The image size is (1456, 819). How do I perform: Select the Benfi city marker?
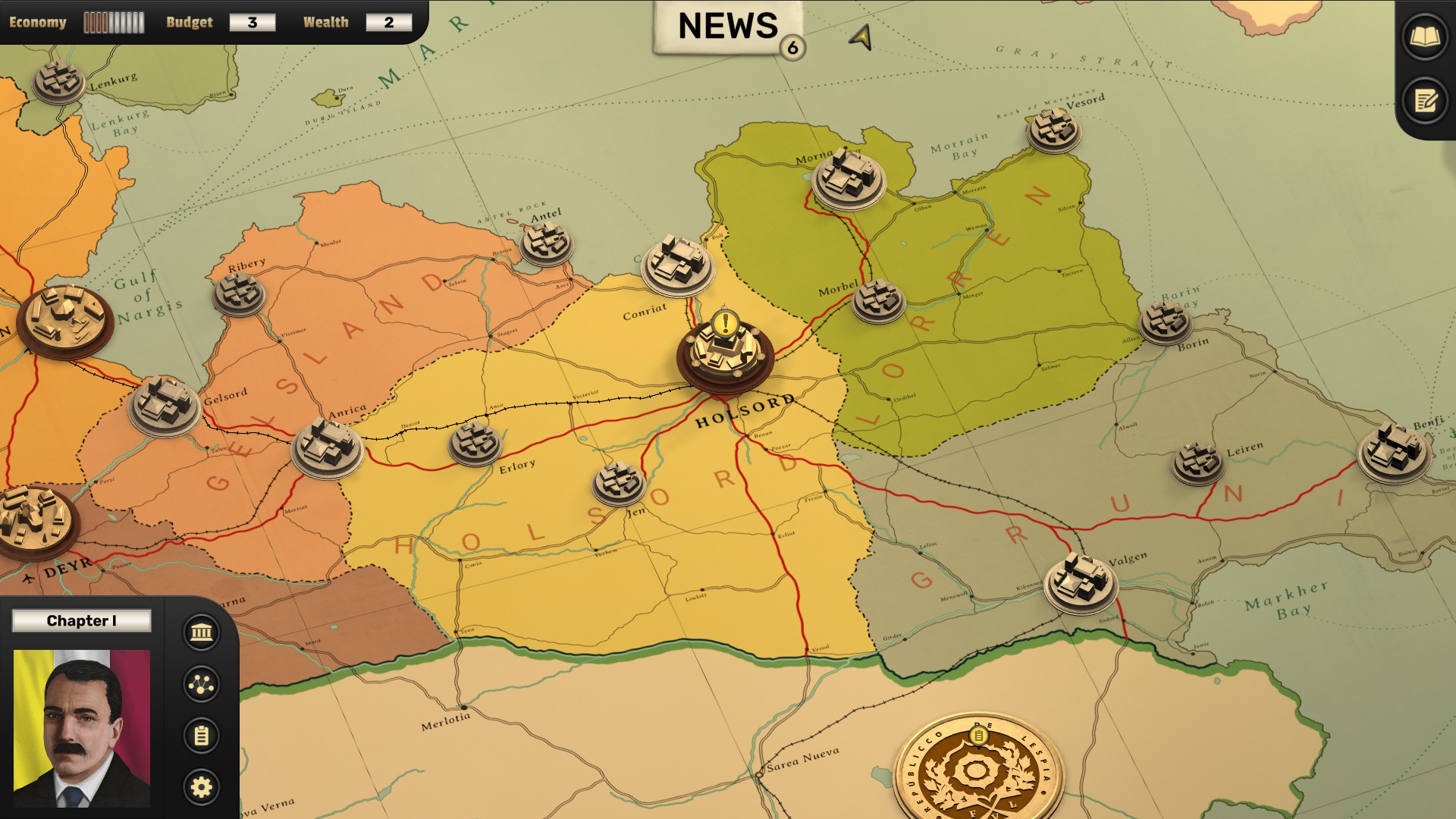click(x=1395, y=452)
